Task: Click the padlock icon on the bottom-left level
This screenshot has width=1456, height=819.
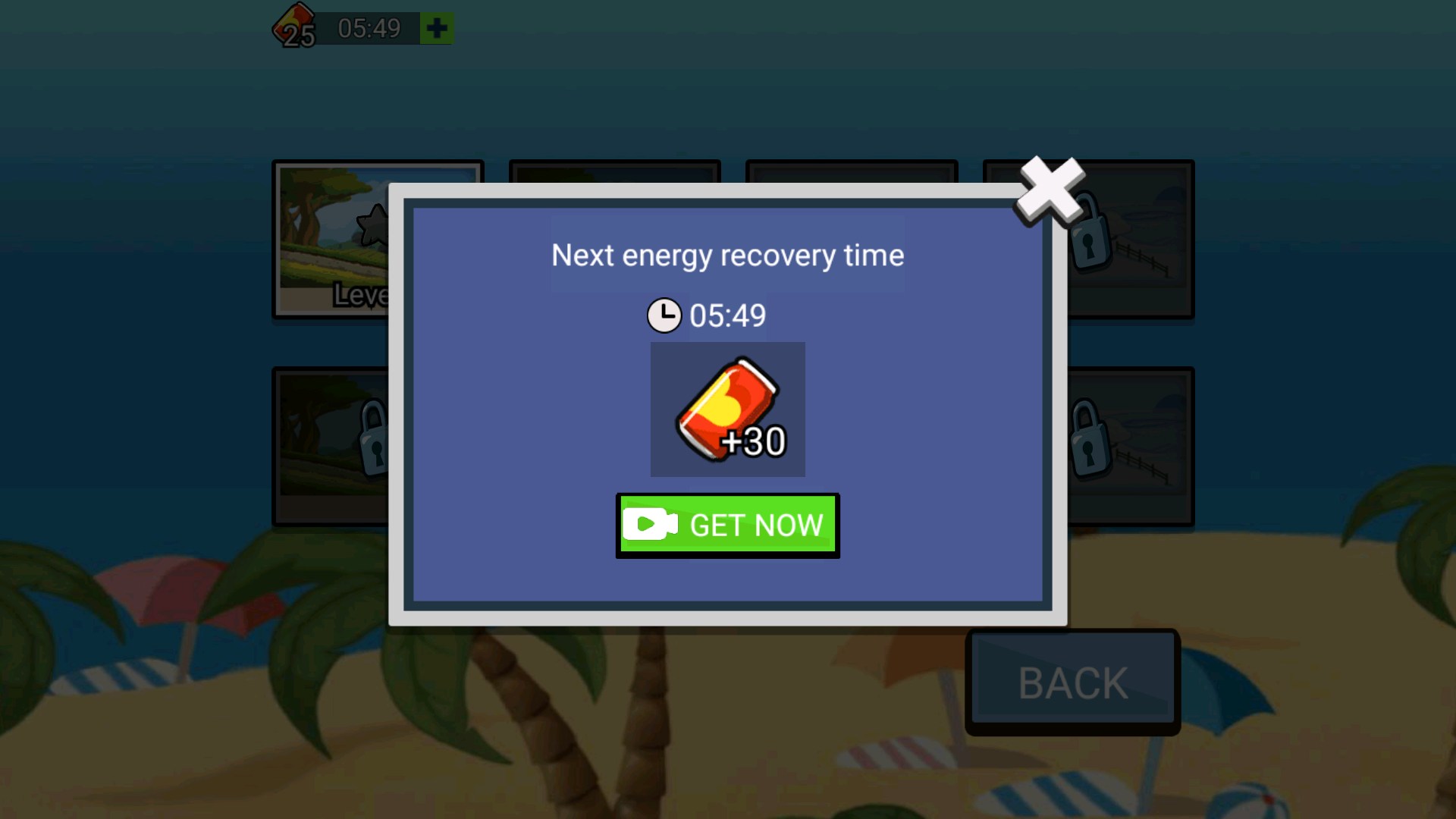Action: click(372, 438)
